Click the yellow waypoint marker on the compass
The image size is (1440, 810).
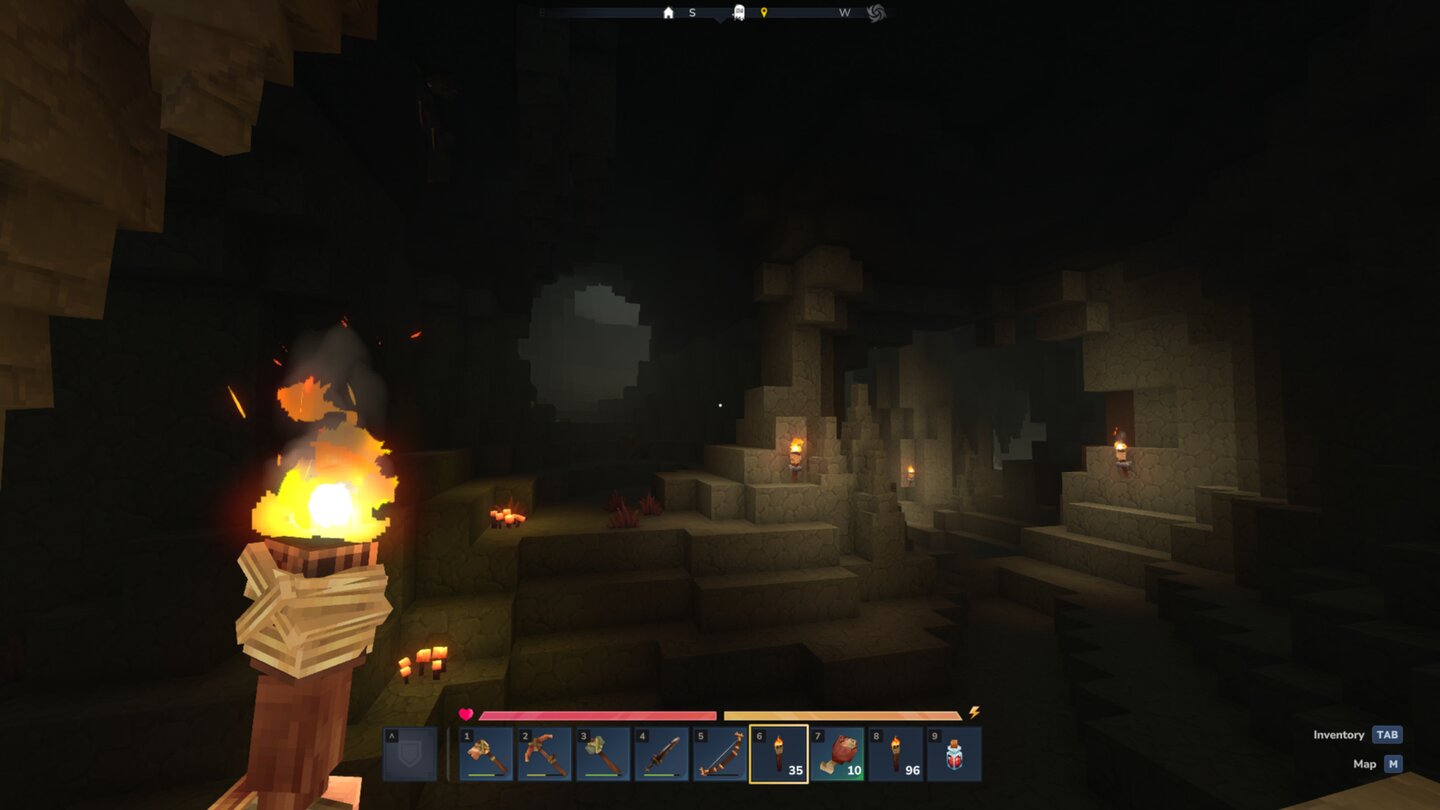pyautogui.click(x=766, y=13)
